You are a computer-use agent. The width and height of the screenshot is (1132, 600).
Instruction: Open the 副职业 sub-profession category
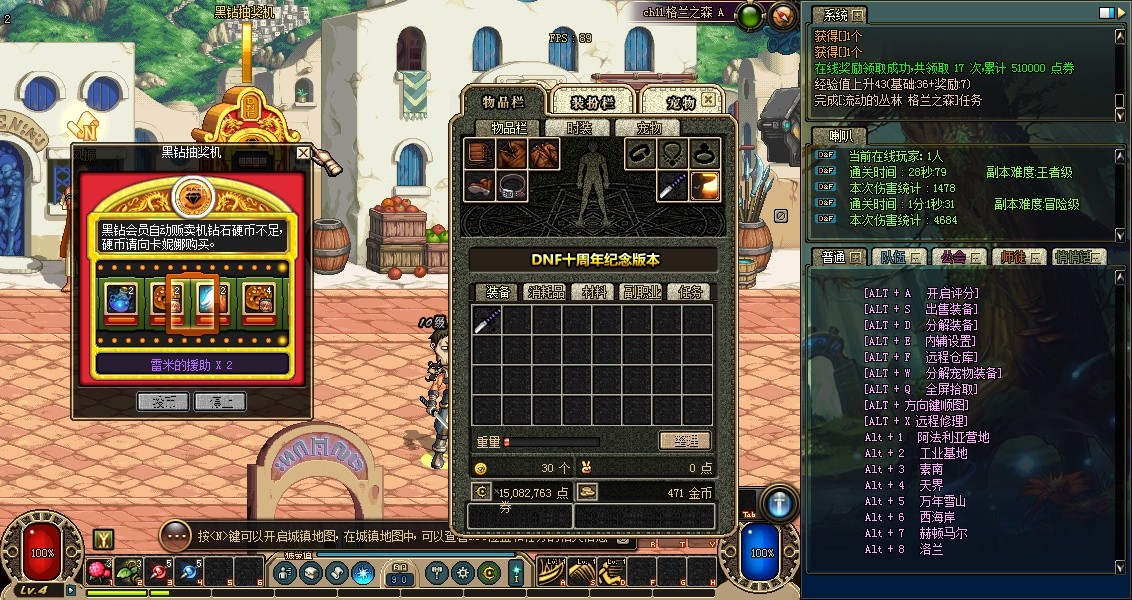[641, 292]
